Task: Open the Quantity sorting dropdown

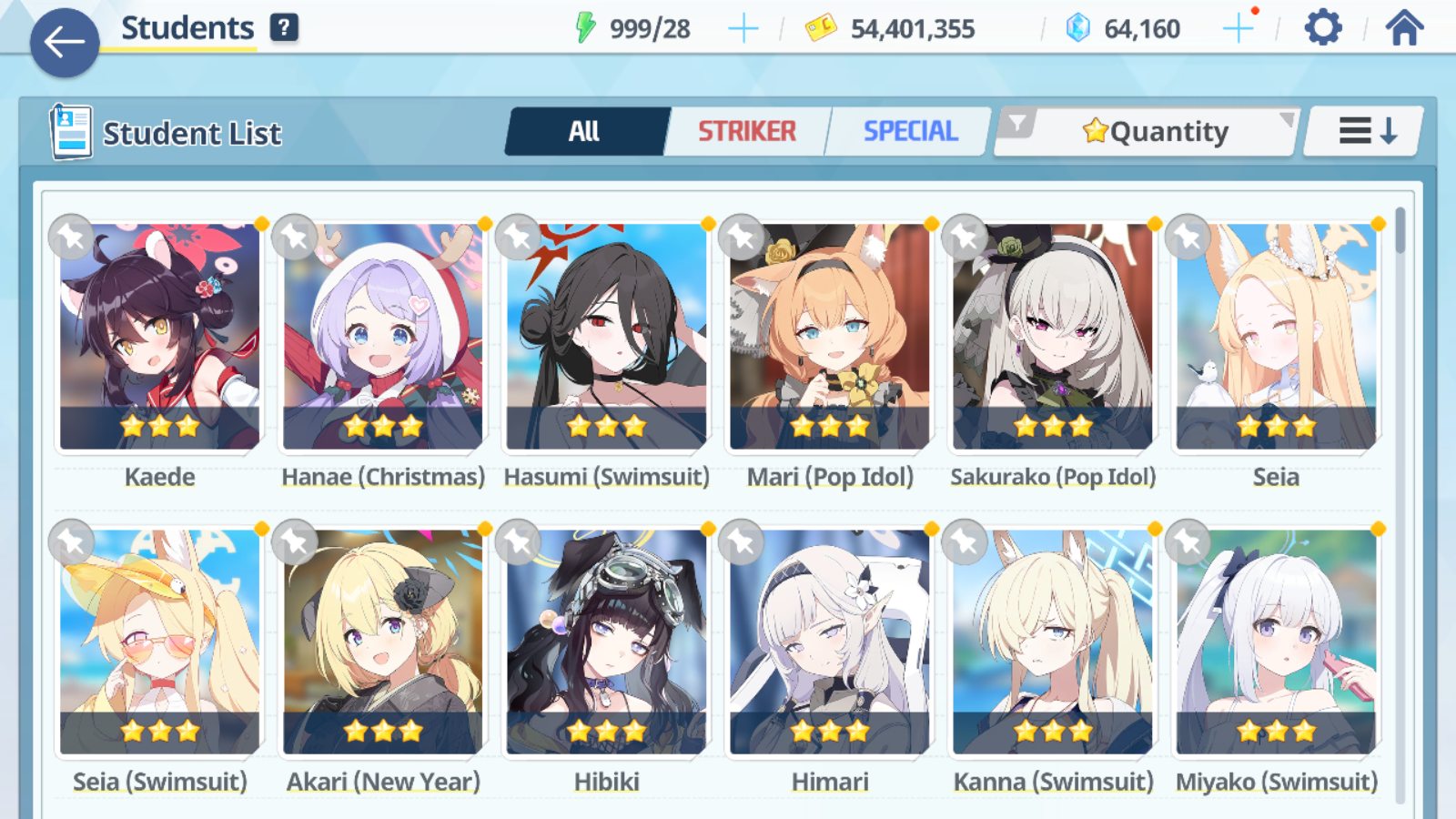Action: click(1156, 130)
